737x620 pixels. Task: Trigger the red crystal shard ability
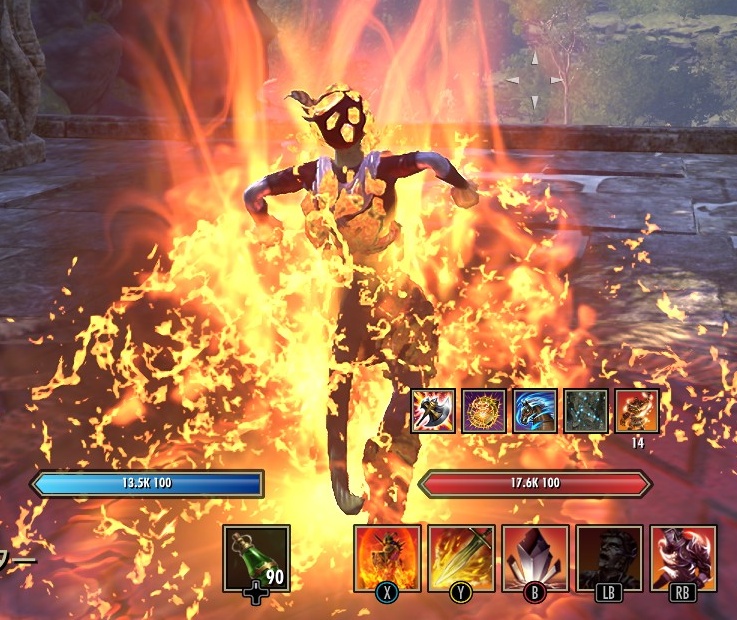535,557
